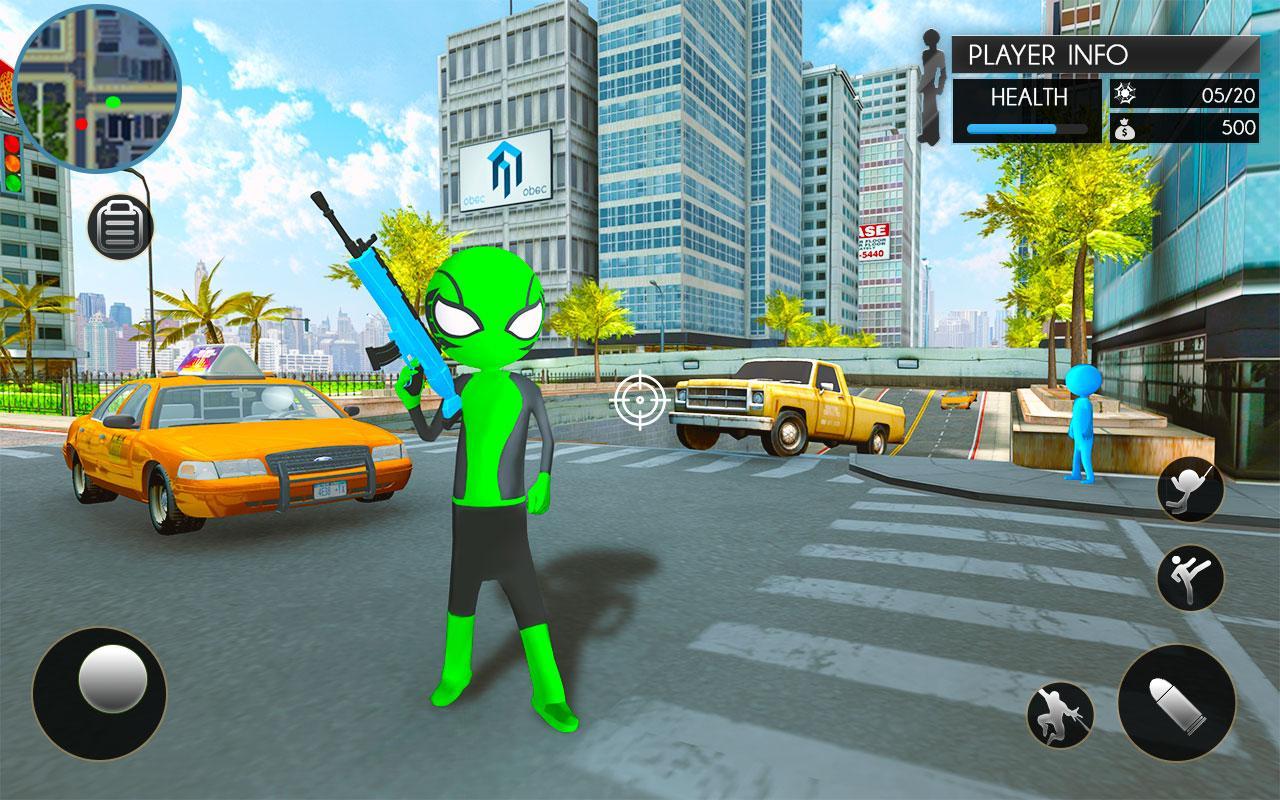Tap the blue health progress bar

(x=1030, y=127)
